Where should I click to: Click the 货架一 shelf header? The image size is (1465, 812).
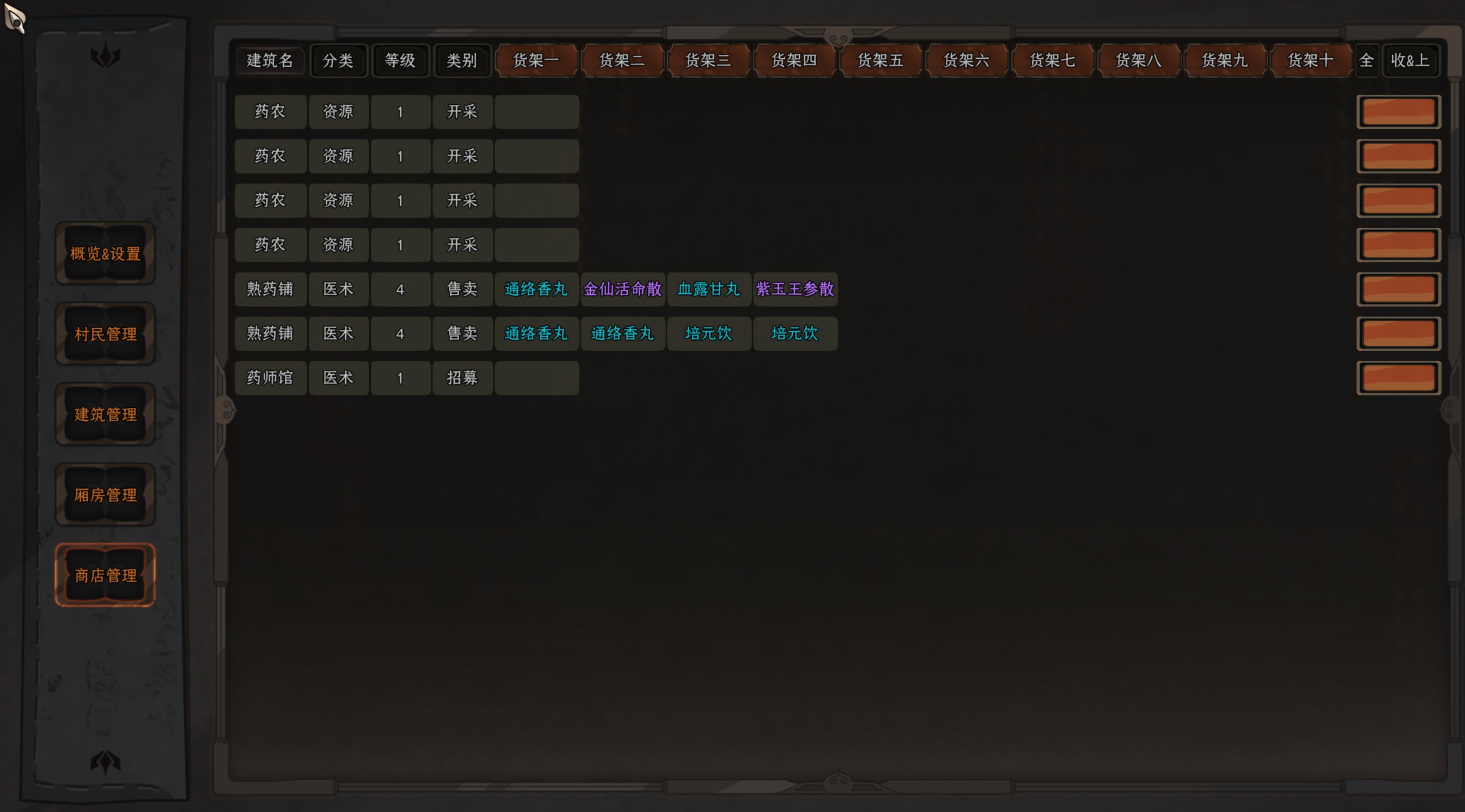[536, 61]
